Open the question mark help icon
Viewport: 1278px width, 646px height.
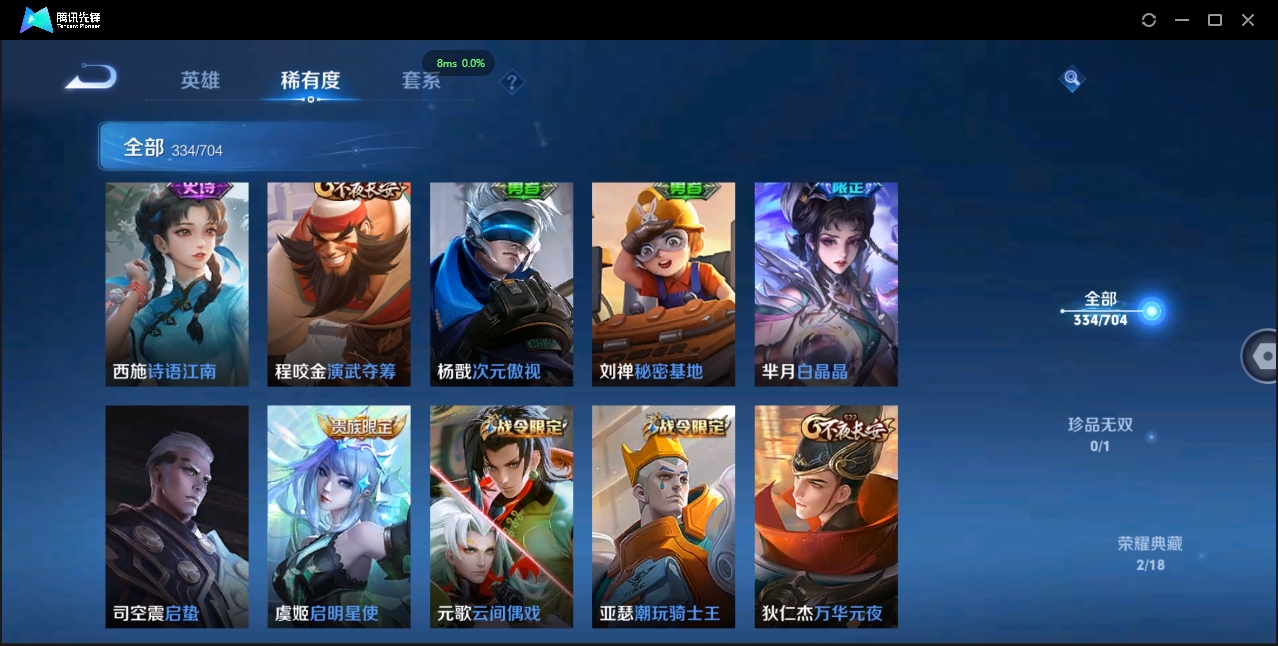pyautogui.click(x=512, y=82)
